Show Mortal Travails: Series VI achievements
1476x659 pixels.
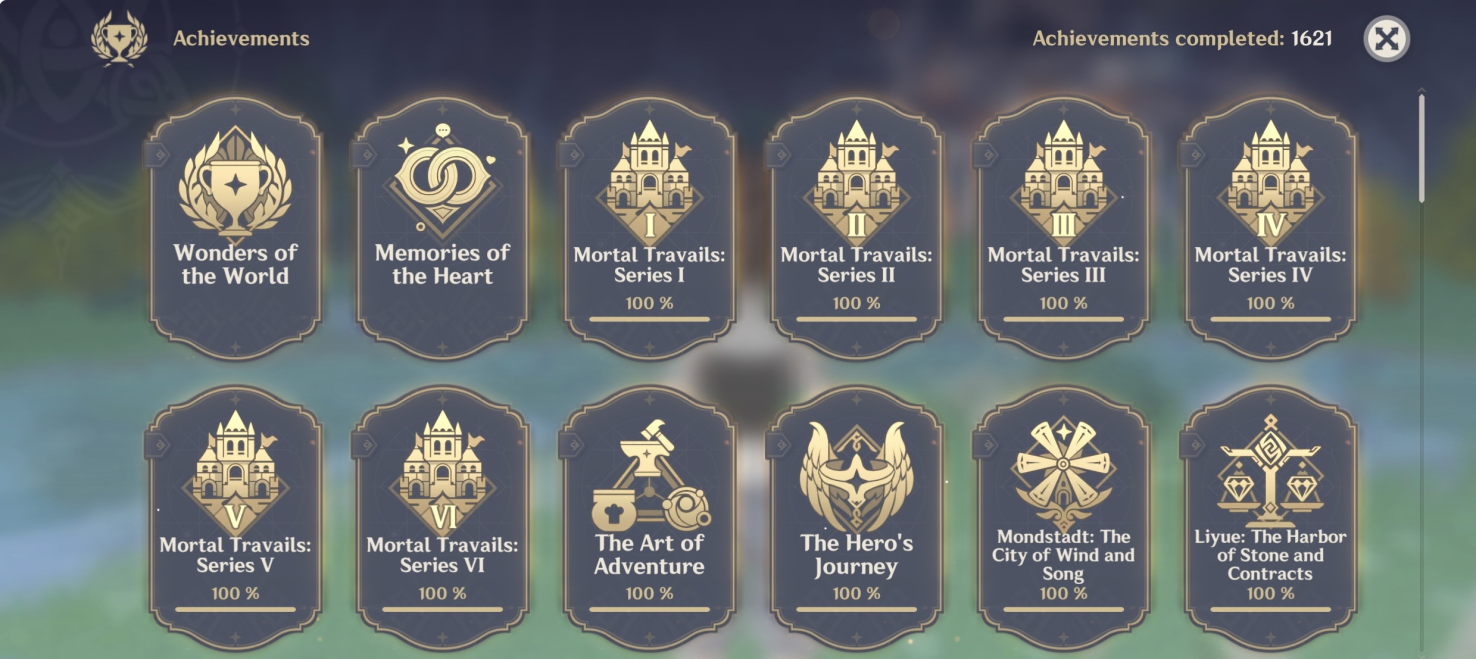click(x=442, y=516)
